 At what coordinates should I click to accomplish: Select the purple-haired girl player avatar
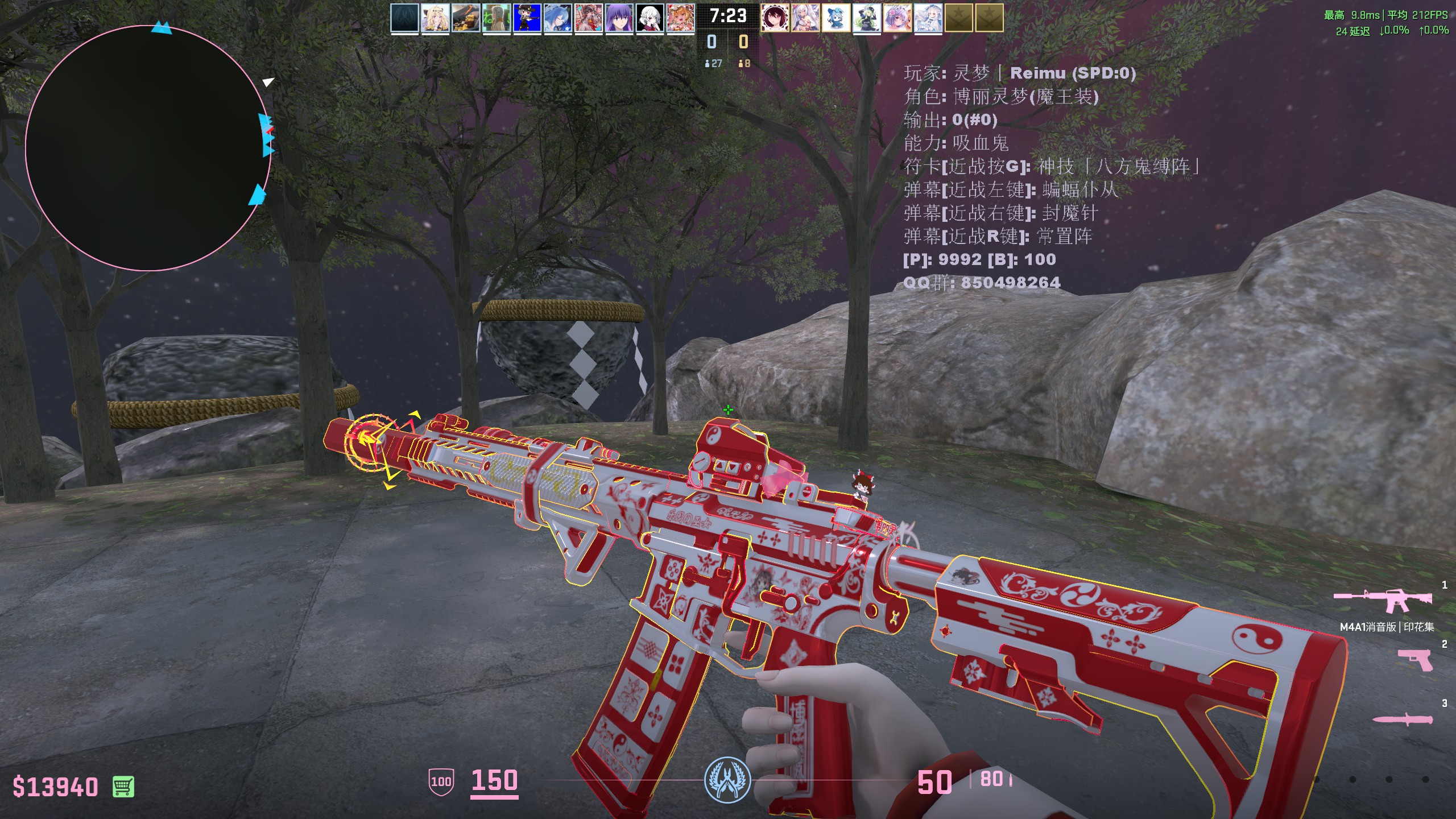pos(619,18)
